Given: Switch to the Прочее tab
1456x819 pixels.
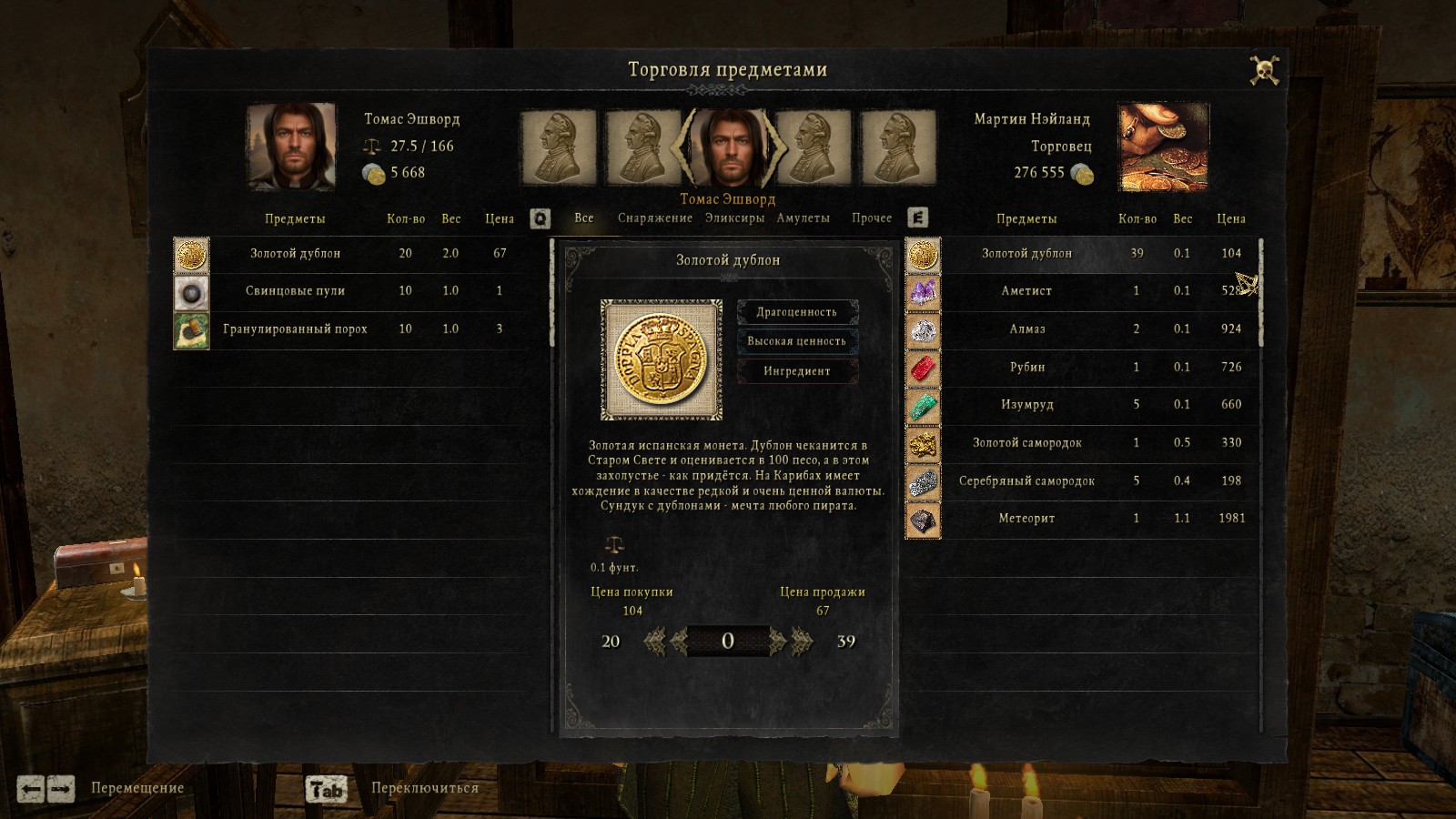Looking at the screenshot, I should pyautogui.click(x=871, y=218).
